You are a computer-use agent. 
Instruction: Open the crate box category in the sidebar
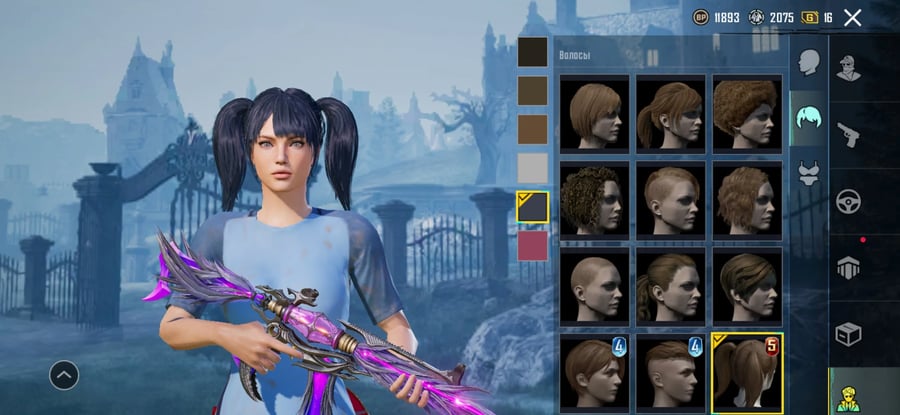pos(849,334)
